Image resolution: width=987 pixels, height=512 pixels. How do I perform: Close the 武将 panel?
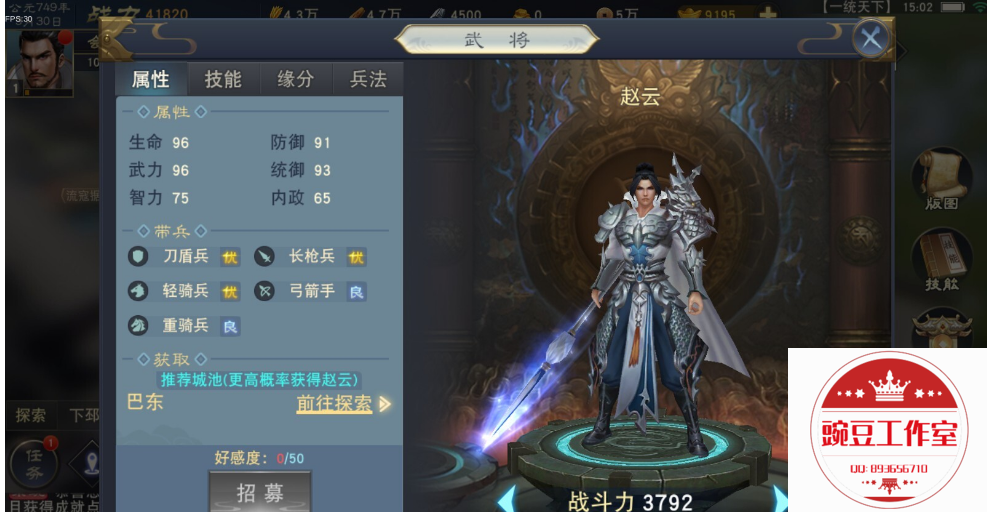(x=871, y=39)
